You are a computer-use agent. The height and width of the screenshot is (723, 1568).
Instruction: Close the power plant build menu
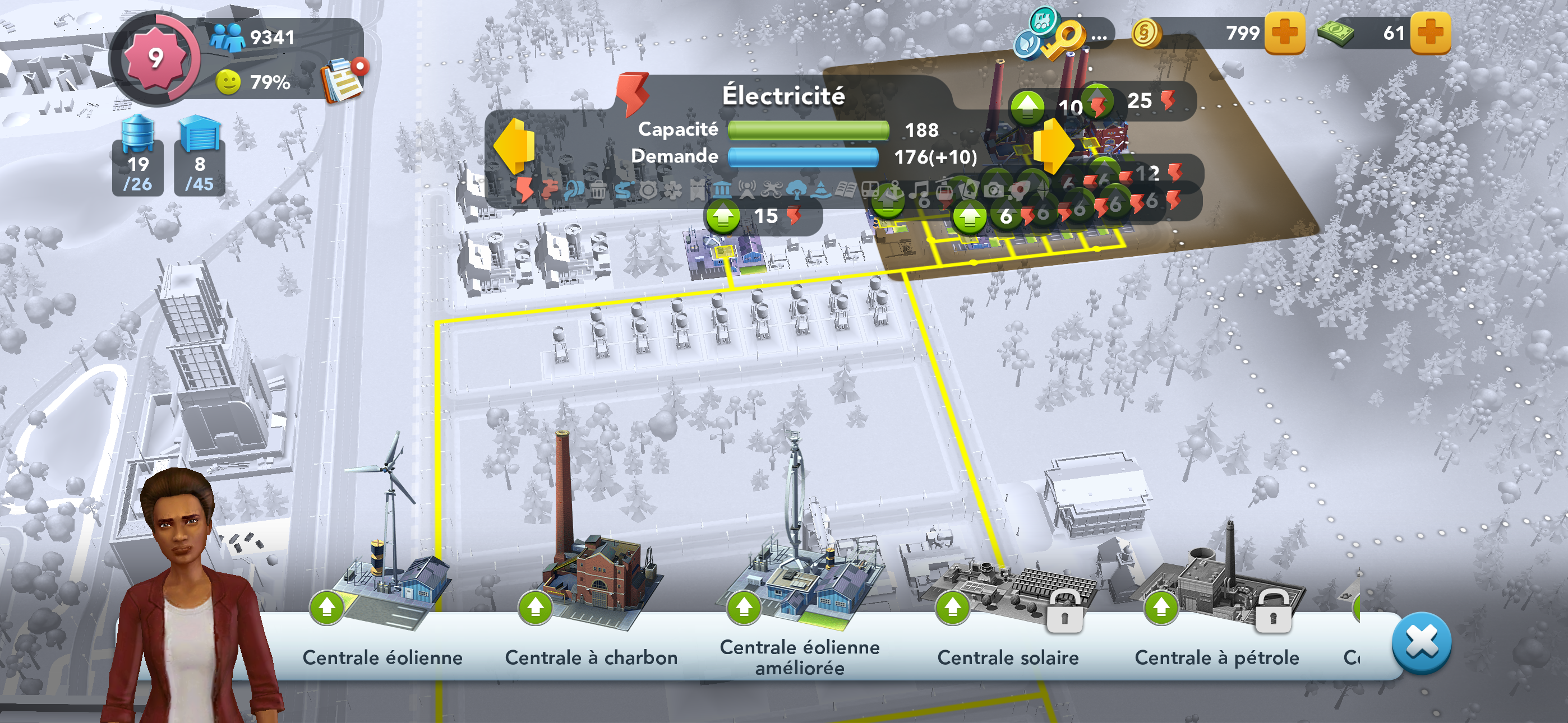point(1421,643)
